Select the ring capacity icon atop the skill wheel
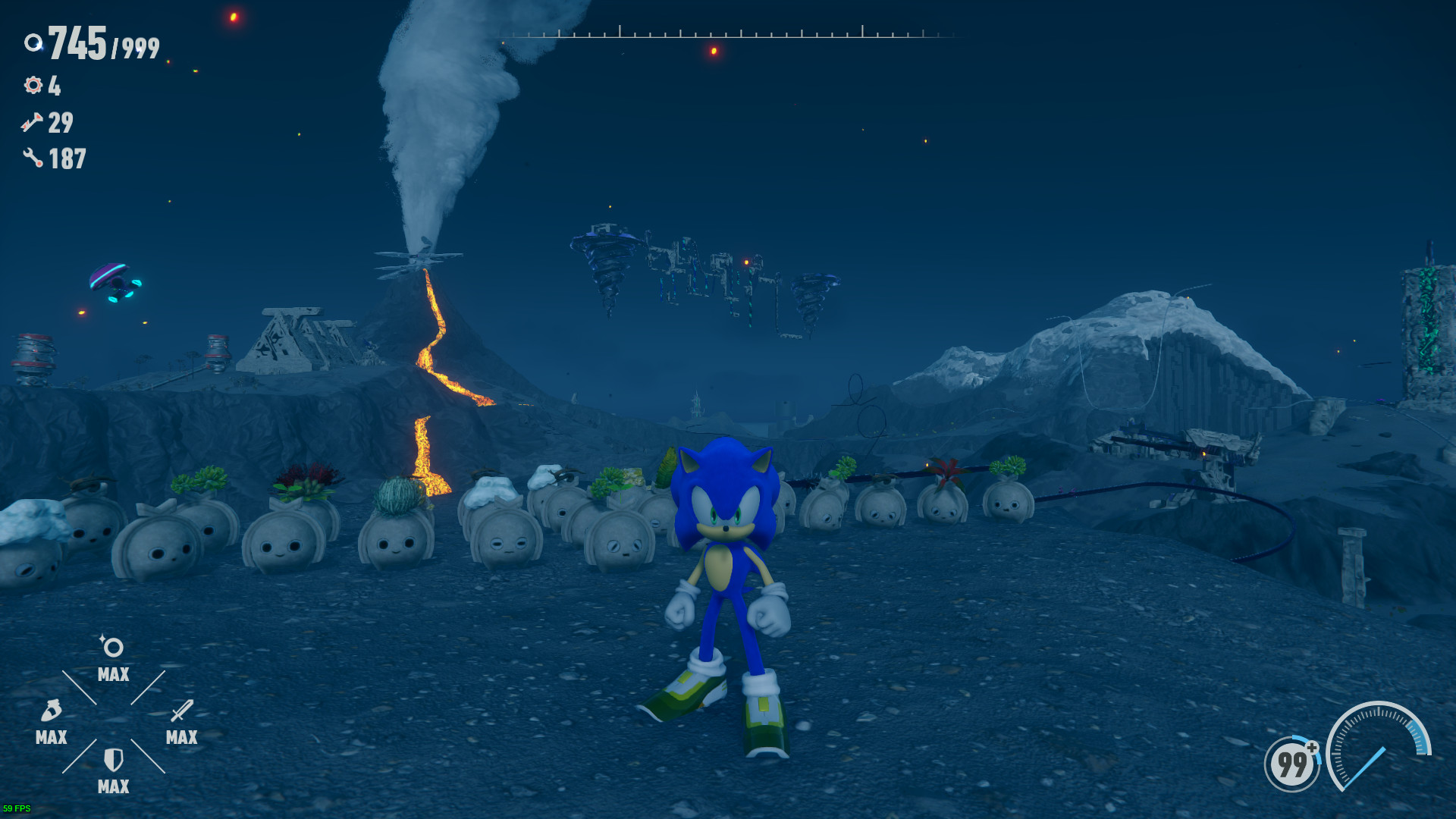This screenshot has height=819, width=1456. (112, 648)
